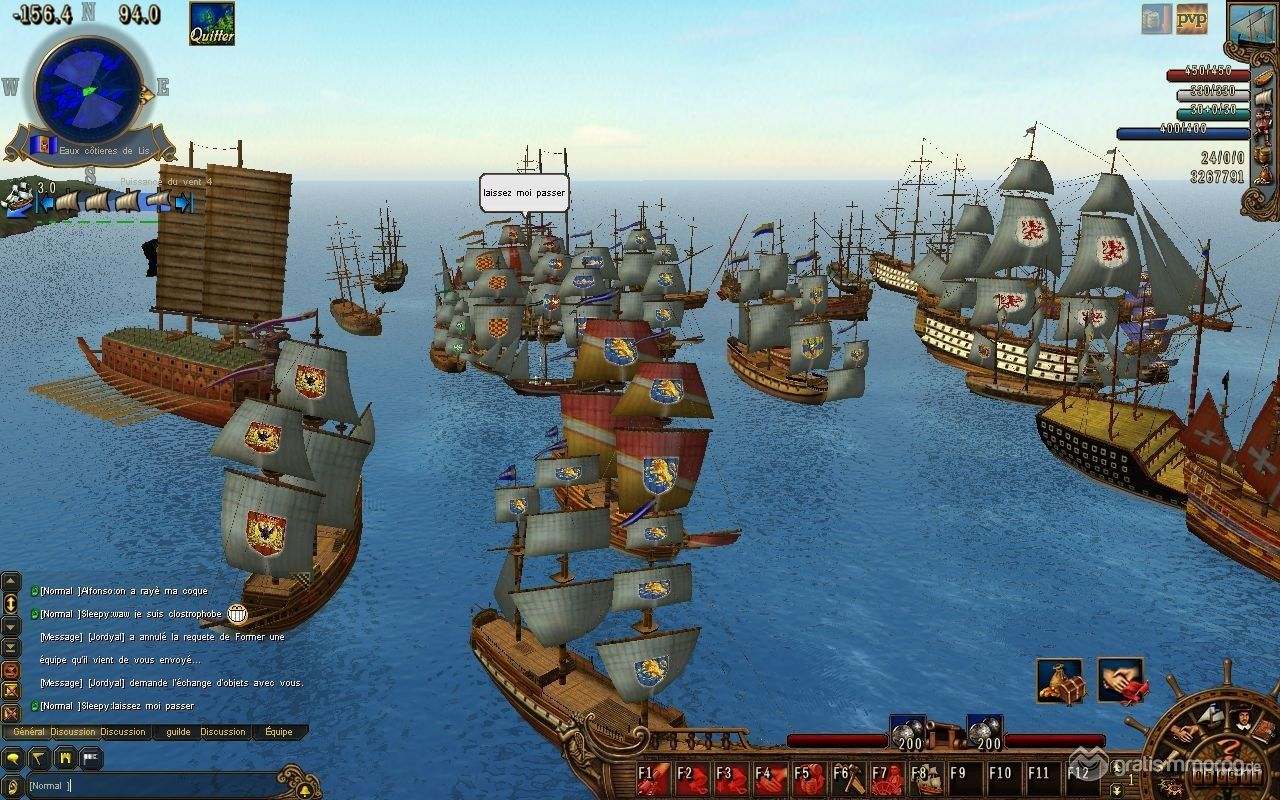Open the guilde chat tab
This screenshot has height=800, width=1280.
[178, 732]
